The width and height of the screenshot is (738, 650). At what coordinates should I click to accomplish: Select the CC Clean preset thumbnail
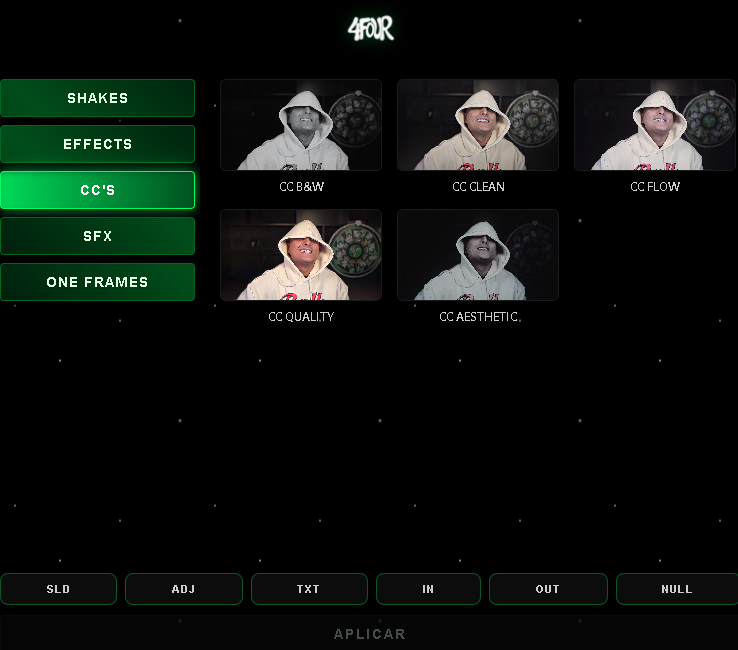478,125
